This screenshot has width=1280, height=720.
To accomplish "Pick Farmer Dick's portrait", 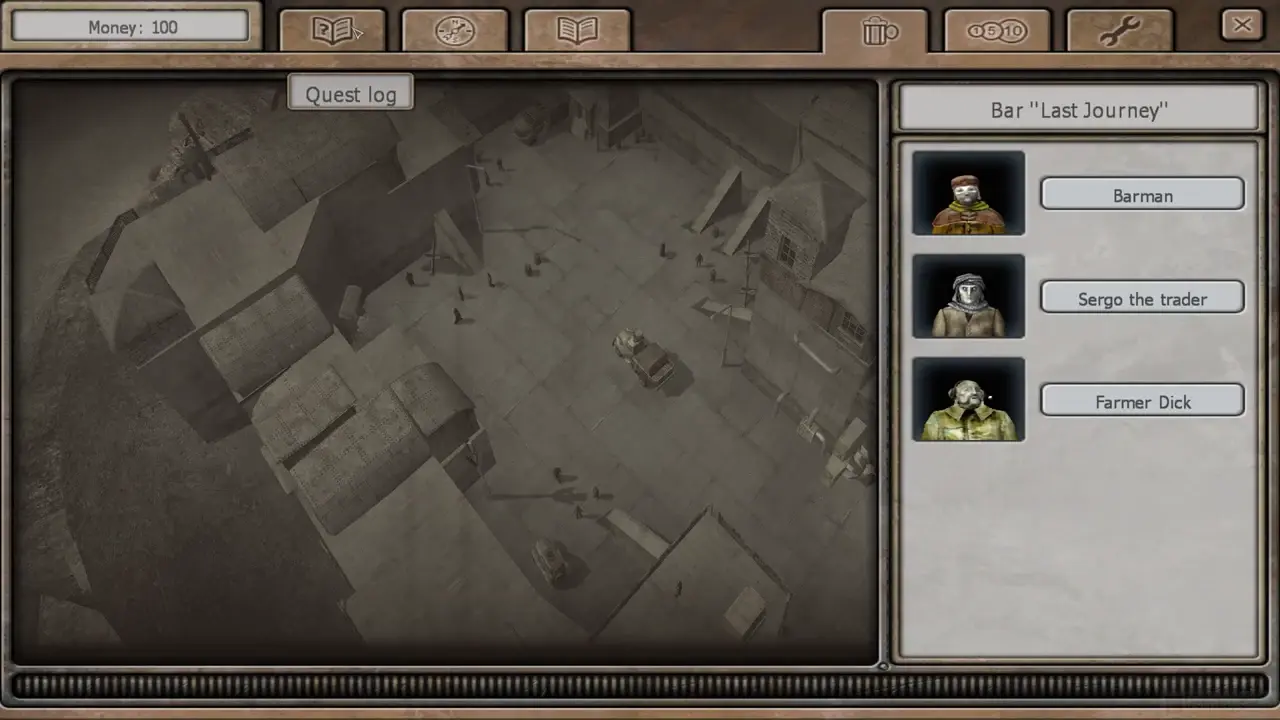I will pyautogui.click(x=968, y=399).
